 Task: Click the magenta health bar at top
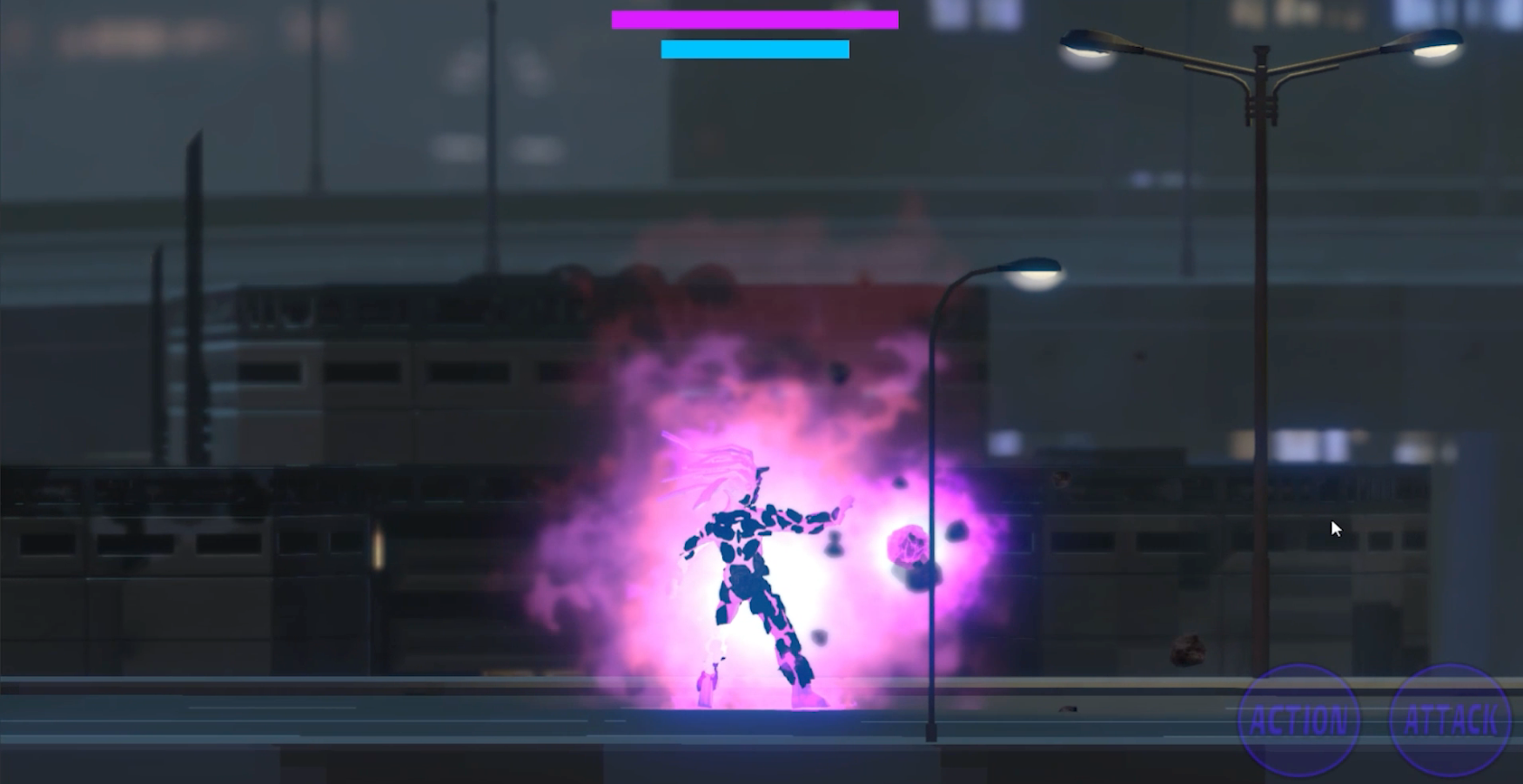754,19
